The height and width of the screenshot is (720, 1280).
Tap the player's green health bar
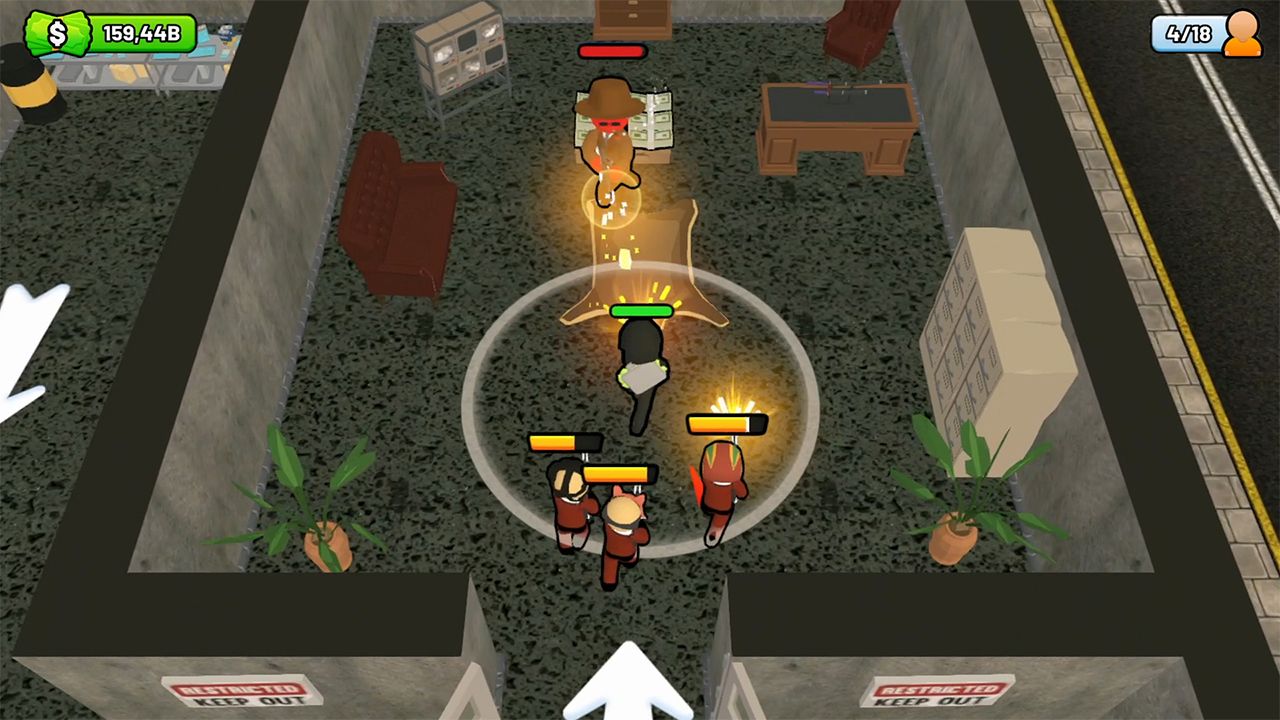[641, 311]
